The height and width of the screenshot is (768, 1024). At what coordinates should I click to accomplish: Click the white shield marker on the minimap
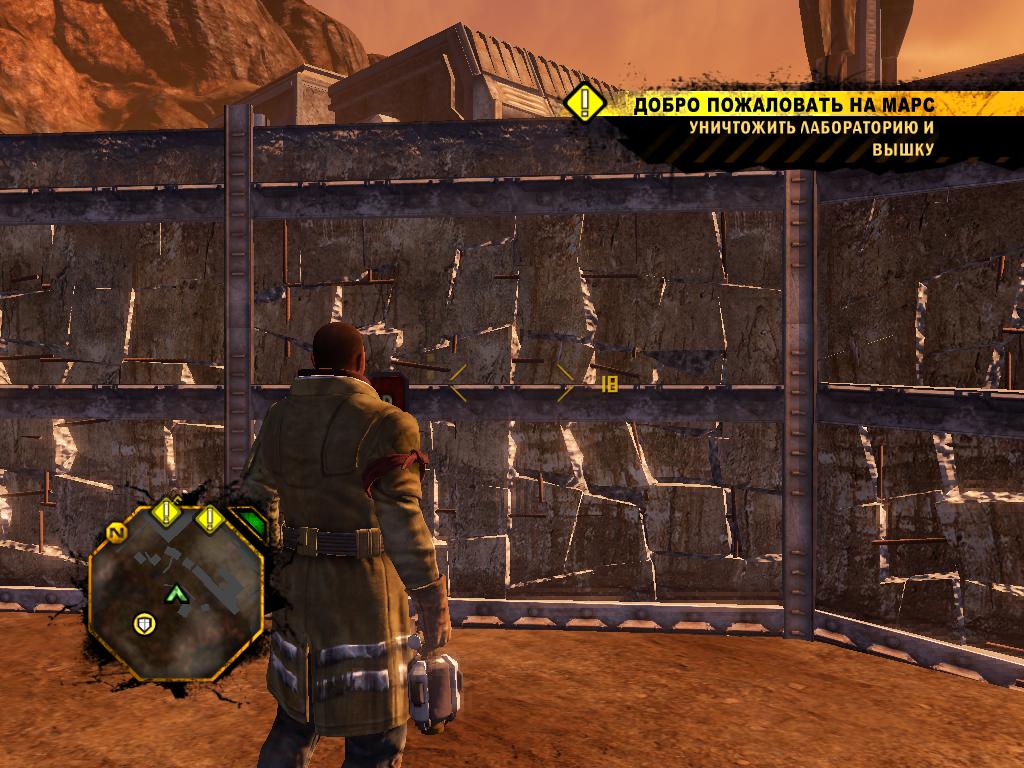click(x=145, y=625)
